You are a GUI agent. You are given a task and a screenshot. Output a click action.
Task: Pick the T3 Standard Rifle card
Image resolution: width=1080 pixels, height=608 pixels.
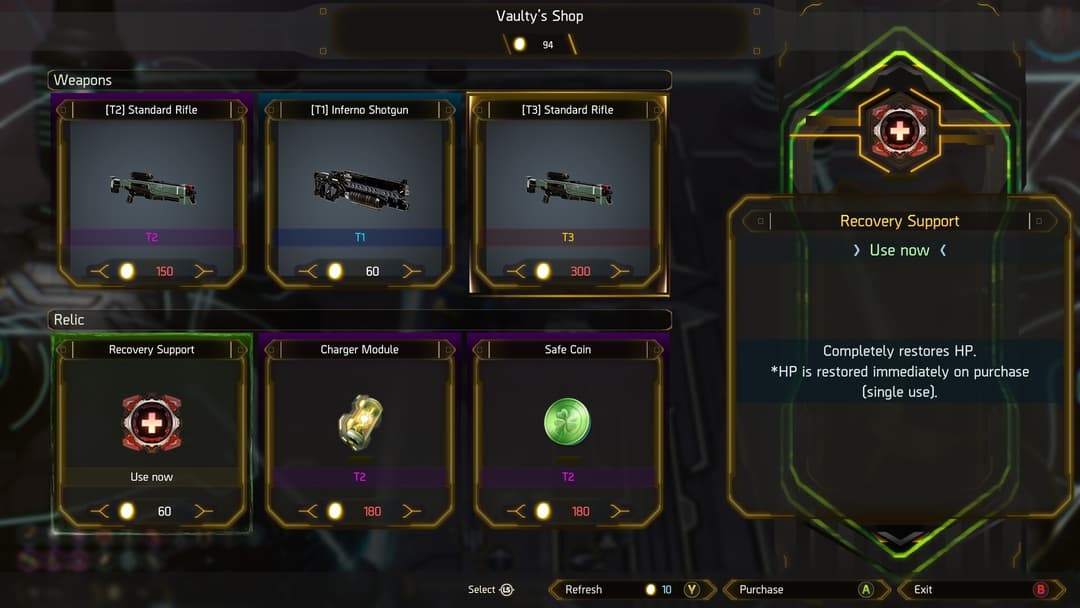coord(568,192)
